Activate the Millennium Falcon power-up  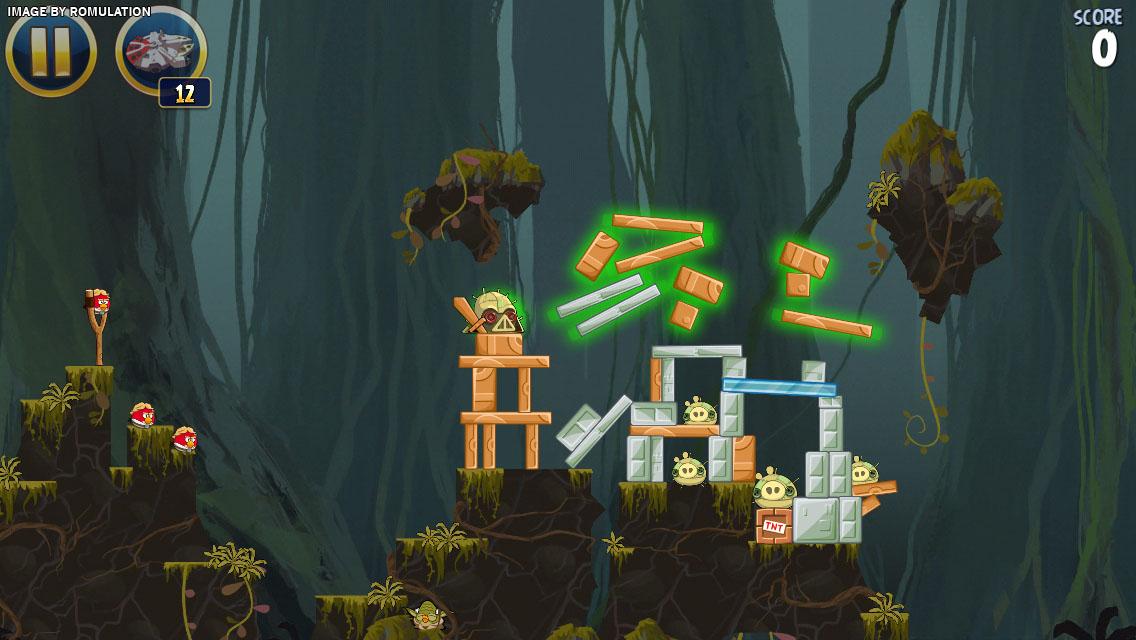pos(160,50)
